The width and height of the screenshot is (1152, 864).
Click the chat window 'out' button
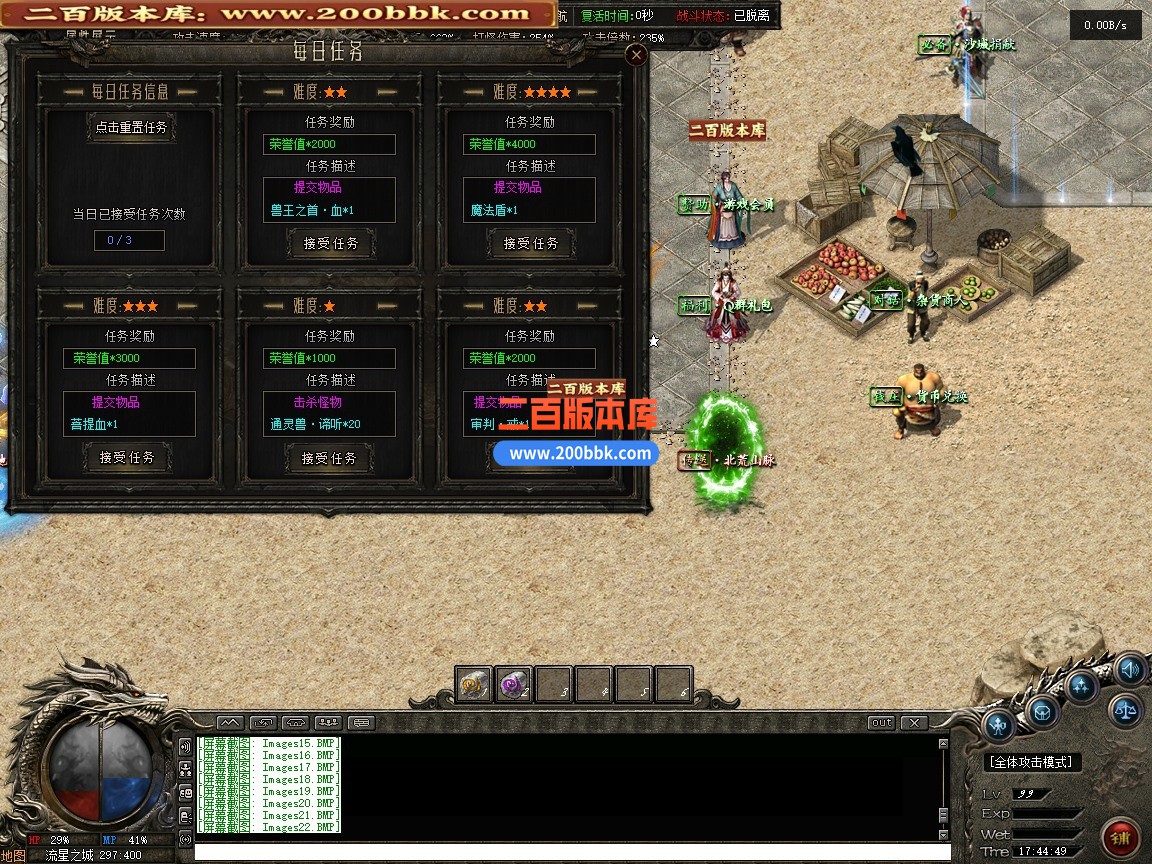click(881, 722)
